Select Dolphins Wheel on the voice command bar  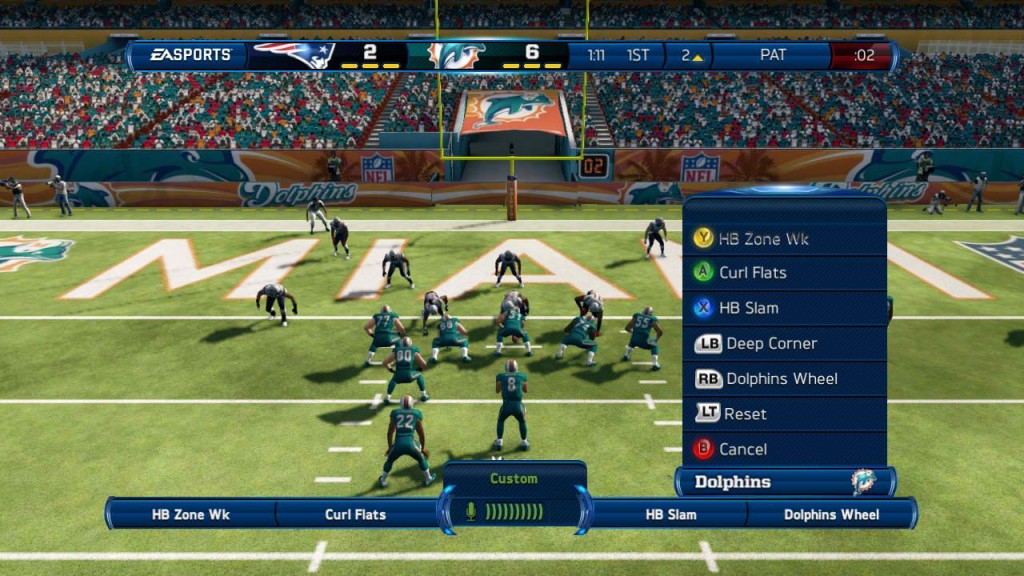(831, 515)
